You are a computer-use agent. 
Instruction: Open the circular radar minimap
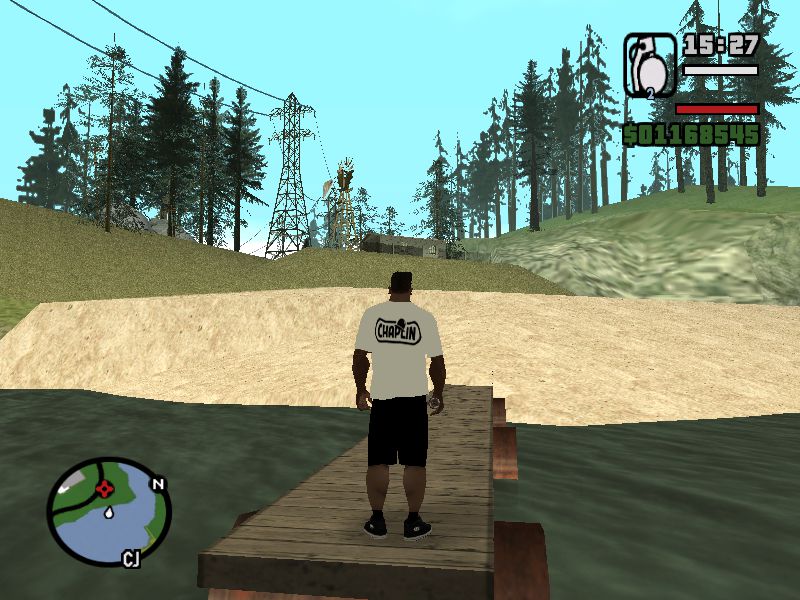pos(109,511)
